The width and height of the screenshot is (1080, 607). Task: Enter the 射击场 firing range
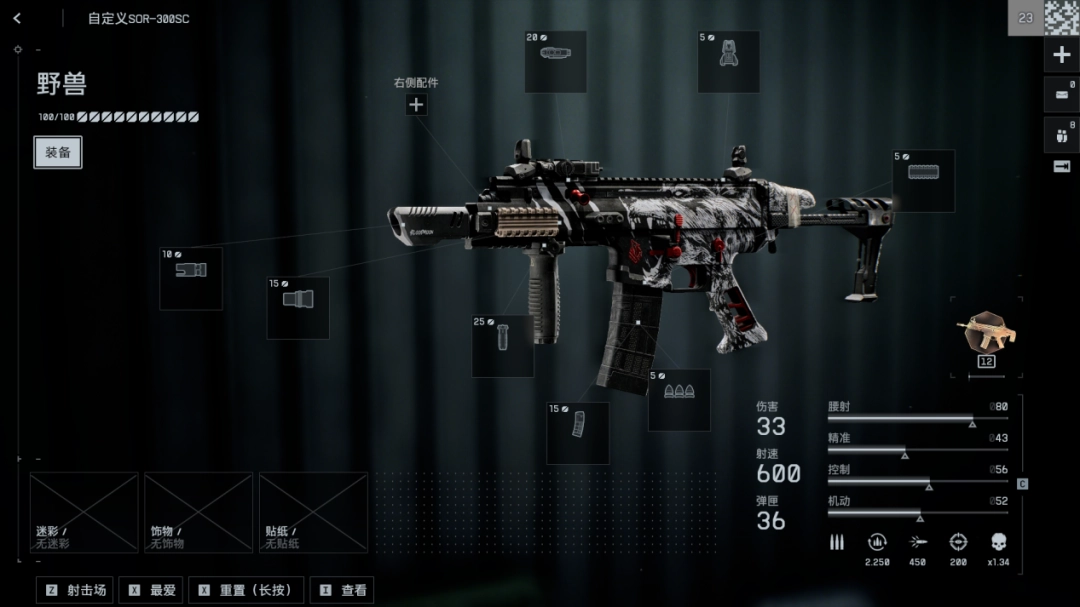(75, 590)
